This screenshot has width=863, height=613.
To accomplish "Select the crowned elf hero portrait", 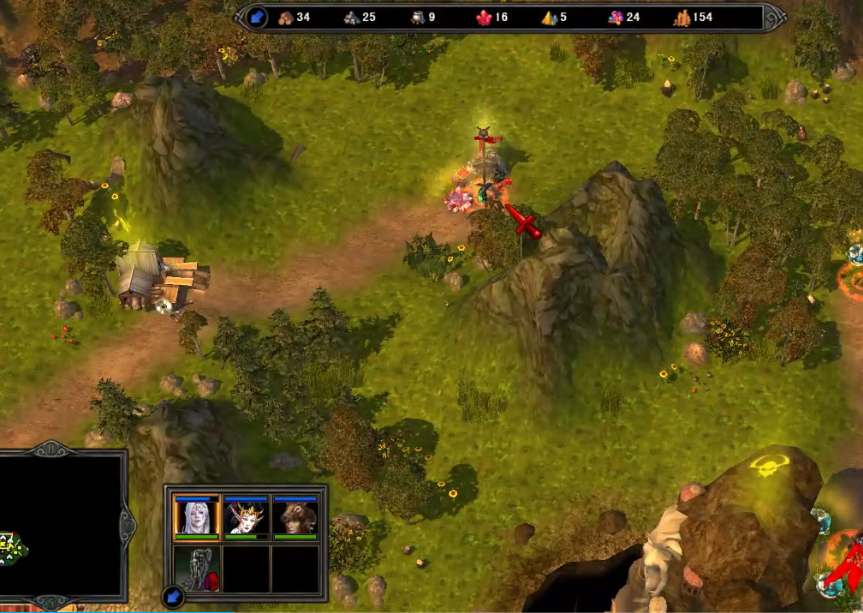I will pyautogui.click(x=246, y=517).
